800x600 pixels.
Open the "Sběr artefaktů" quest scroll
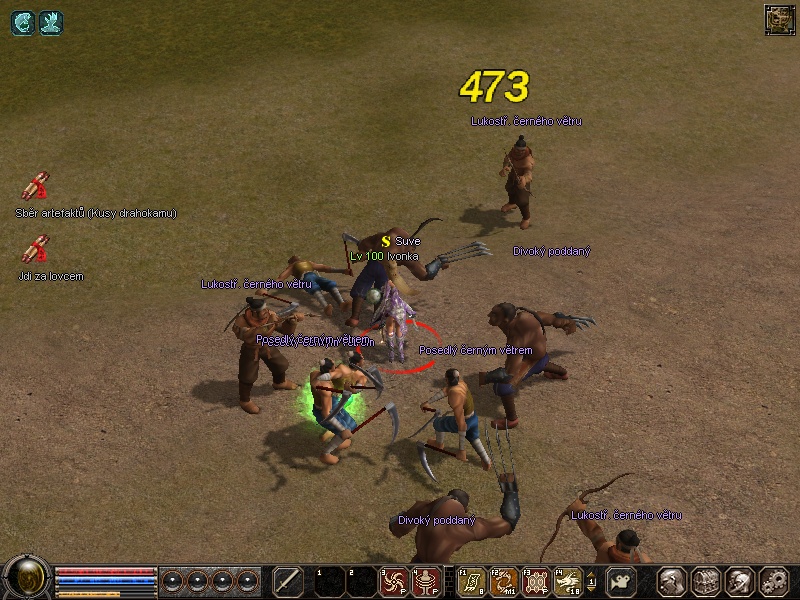pos(36,187)
